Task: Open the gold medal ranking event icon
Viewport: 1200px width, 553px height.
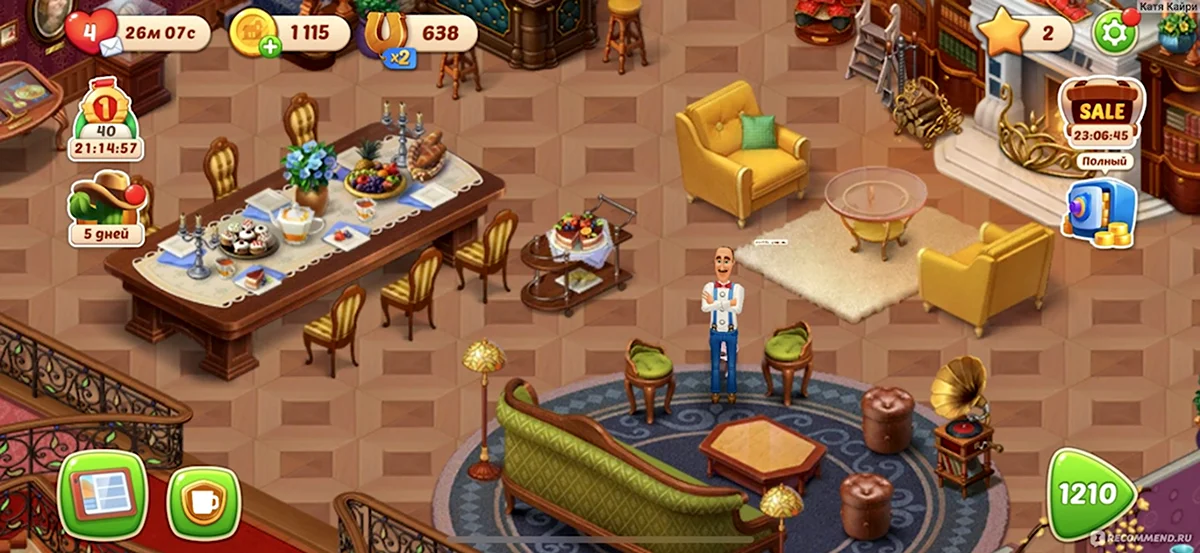Action: [x=105, y=120]
